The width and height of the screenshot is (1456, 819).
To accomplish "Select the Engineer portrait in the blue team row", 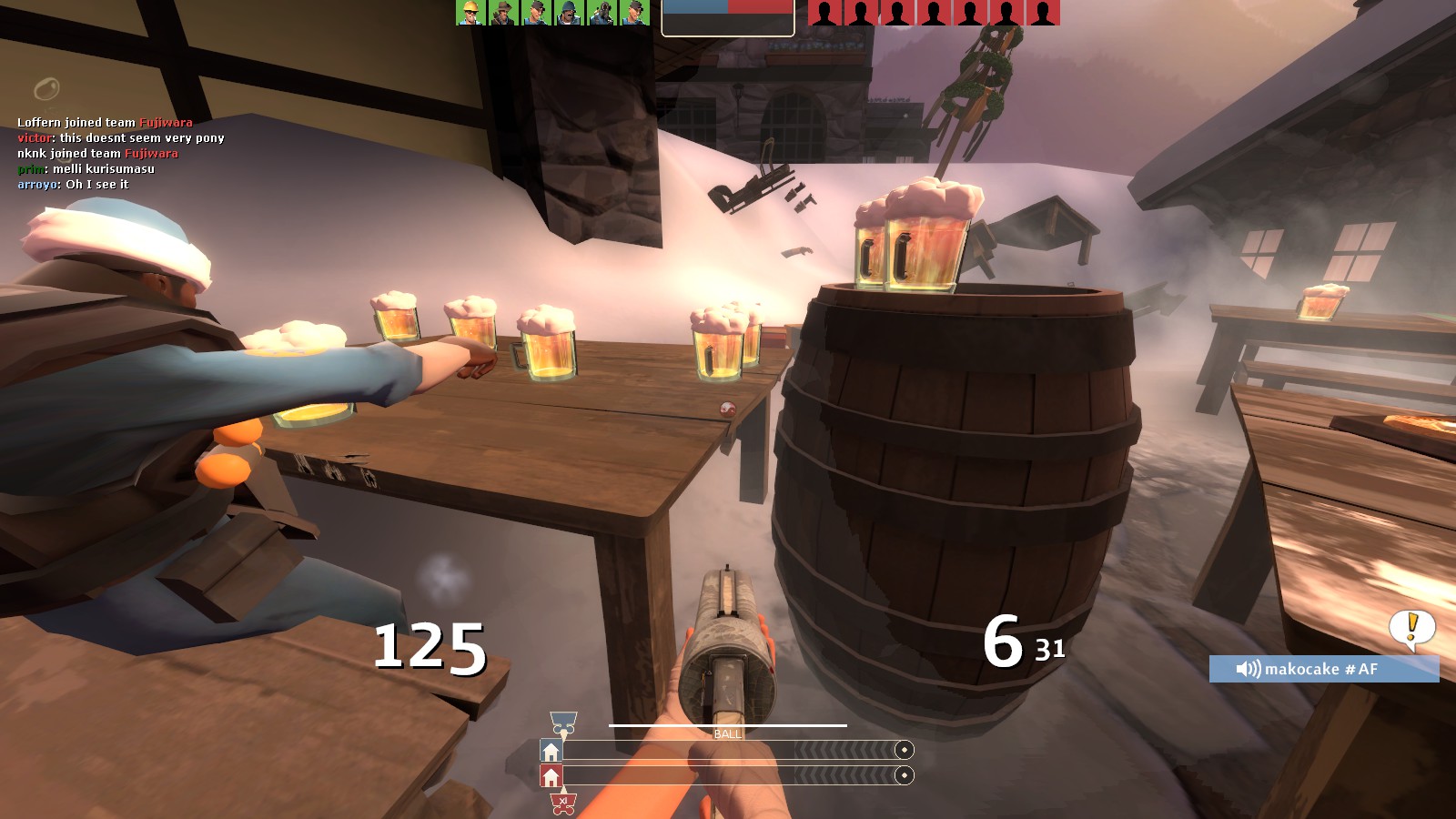I will click(x=471, y=13).
